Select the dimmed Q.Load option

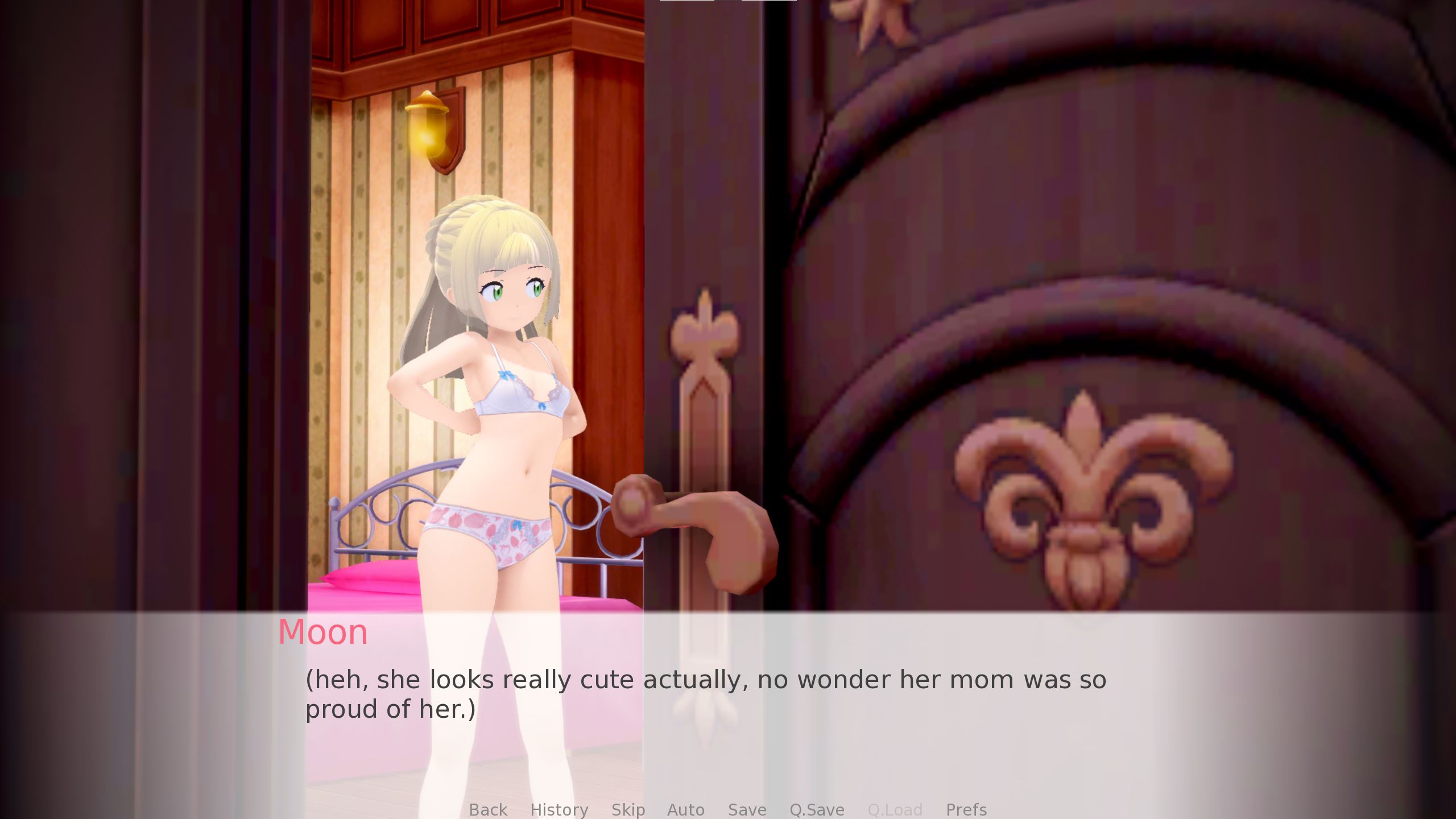[x=895, y=810]
